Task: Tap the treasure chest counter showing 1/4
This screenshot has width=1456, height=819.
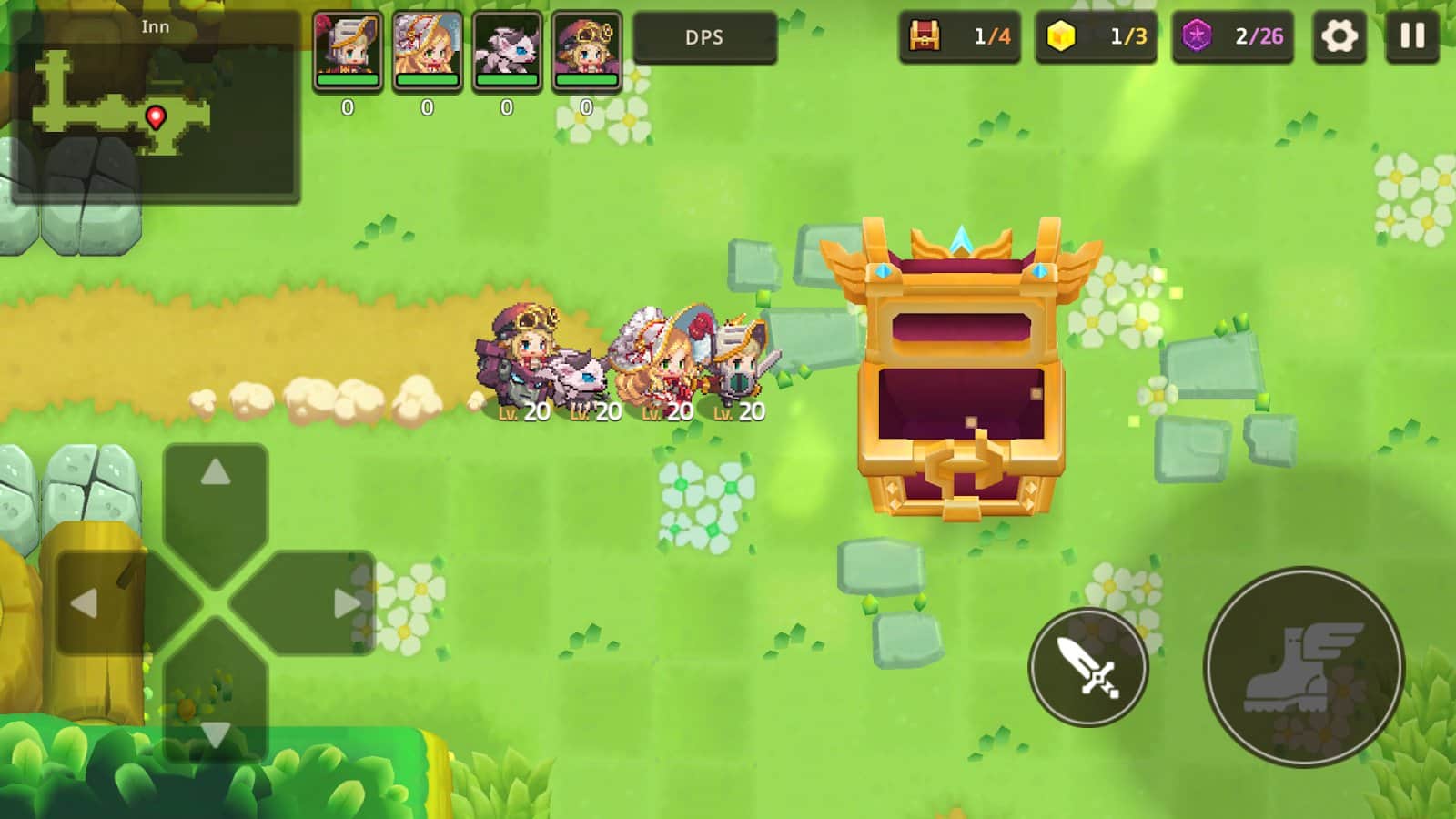Action: tap(960, 37)
